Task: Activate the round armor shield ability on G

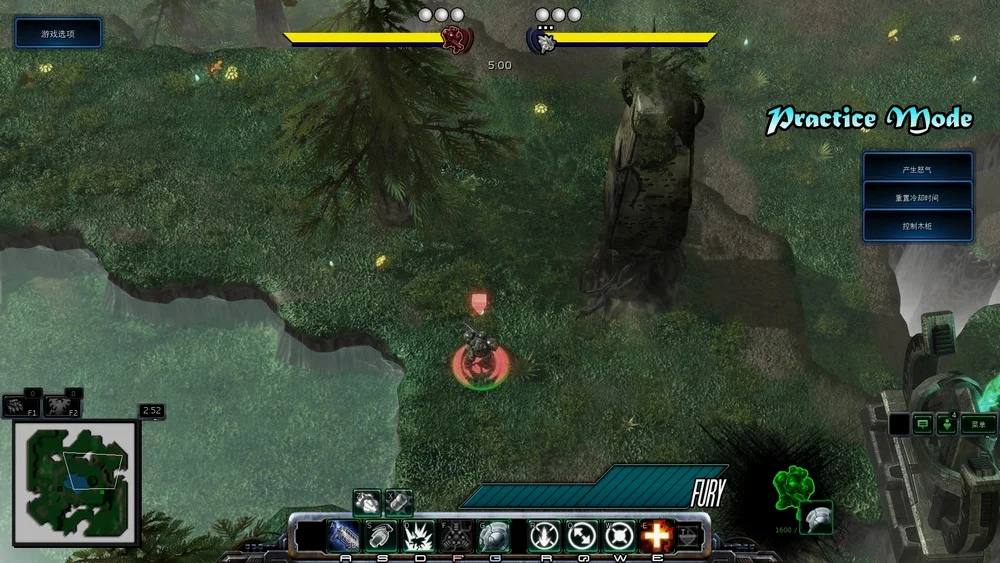Action: pos(493,536)
